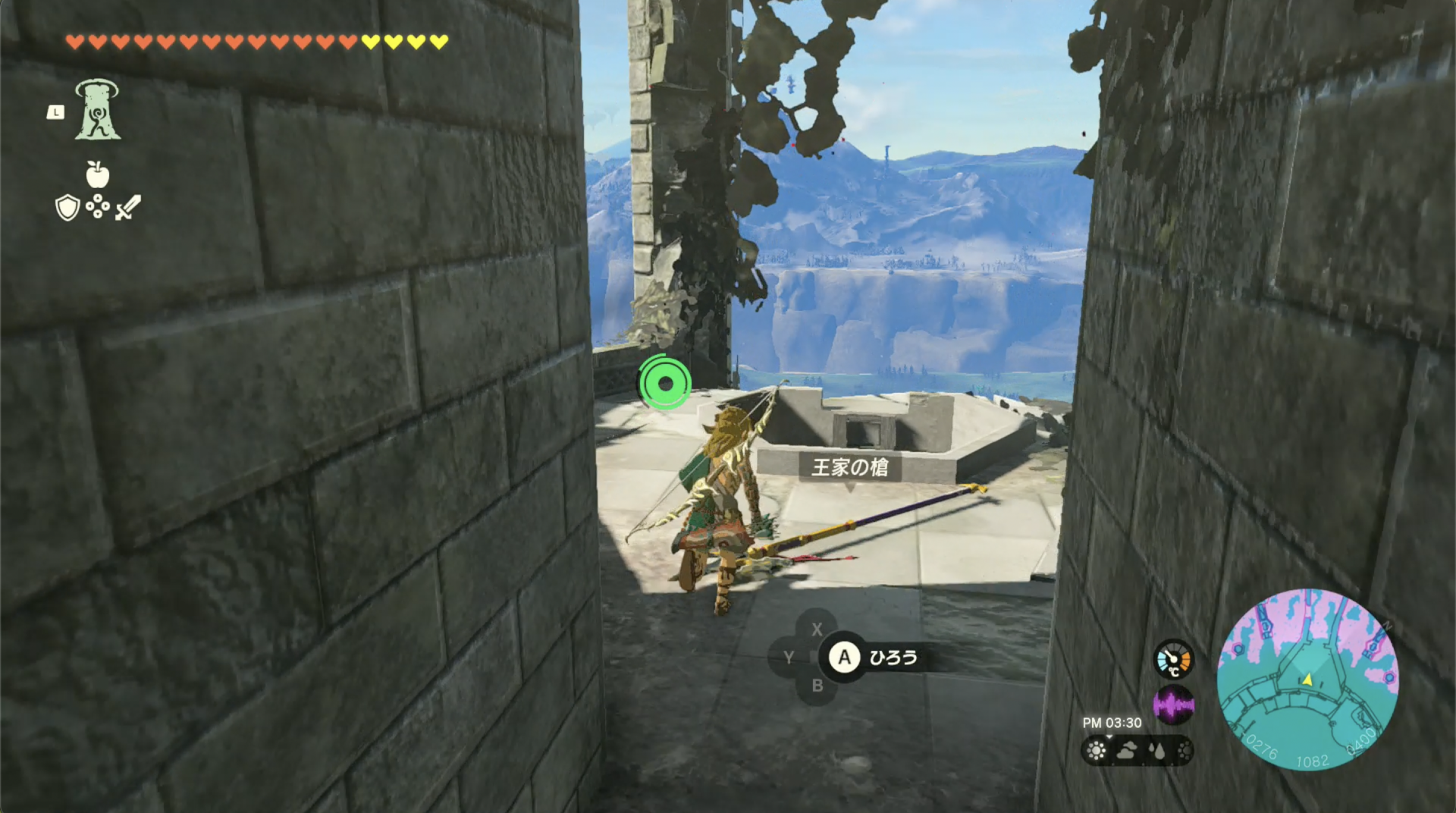
Task: Click the Y button on the control pad overlay
Action: 789,658
